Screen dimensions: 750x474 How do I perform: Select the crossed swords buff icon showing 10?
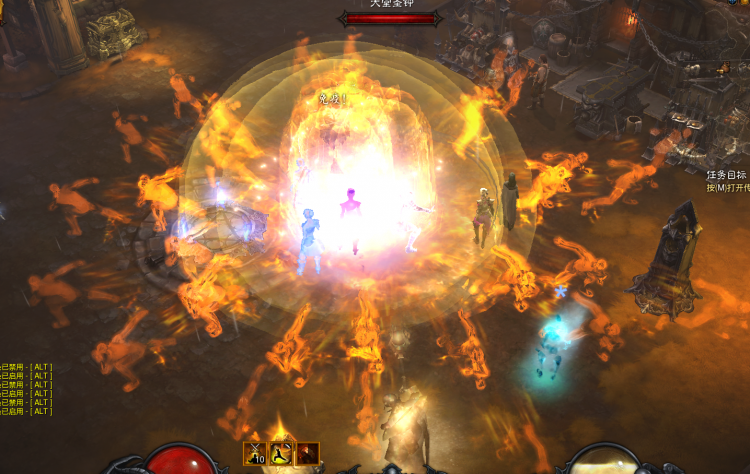coord(256,454)
